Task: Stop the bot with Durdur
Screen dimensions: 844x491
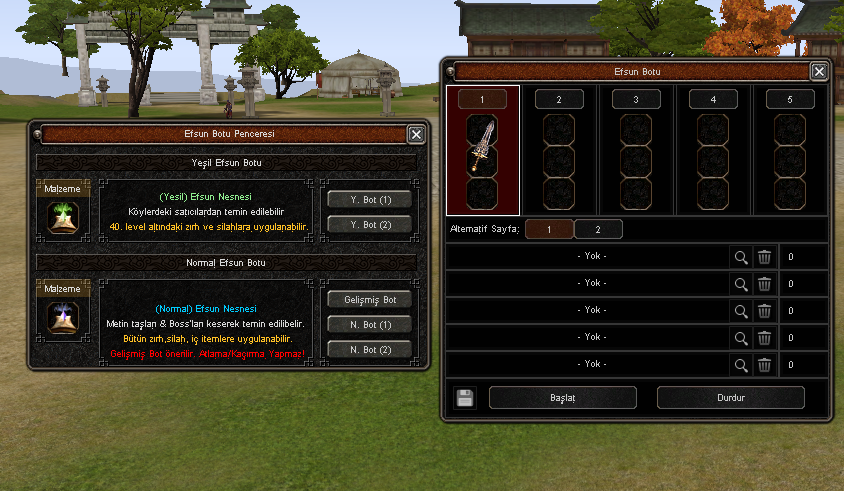Action: [730, 398]
